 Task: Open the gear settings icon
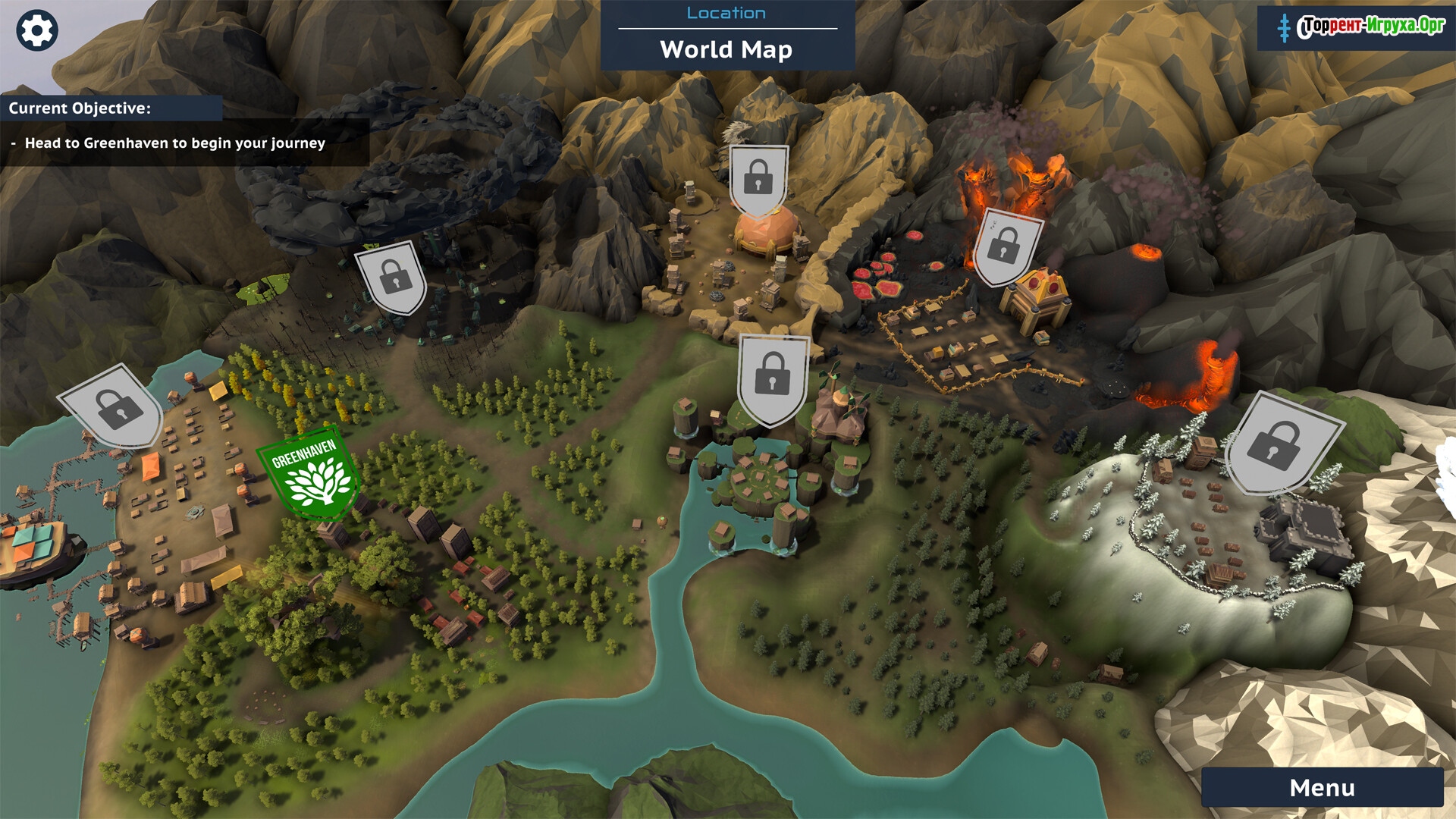tap(36, 31)
